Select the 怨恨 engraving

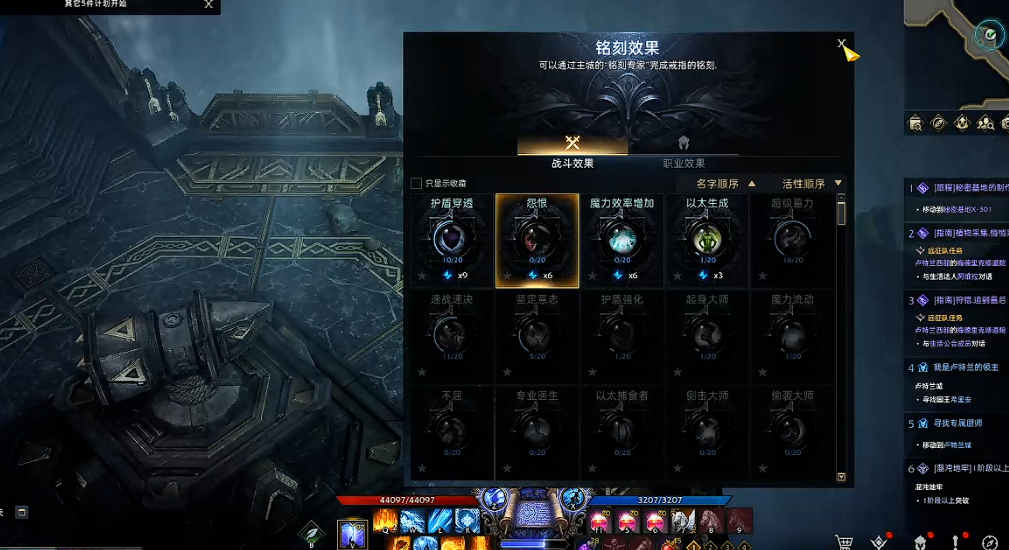tap(537, 238)
